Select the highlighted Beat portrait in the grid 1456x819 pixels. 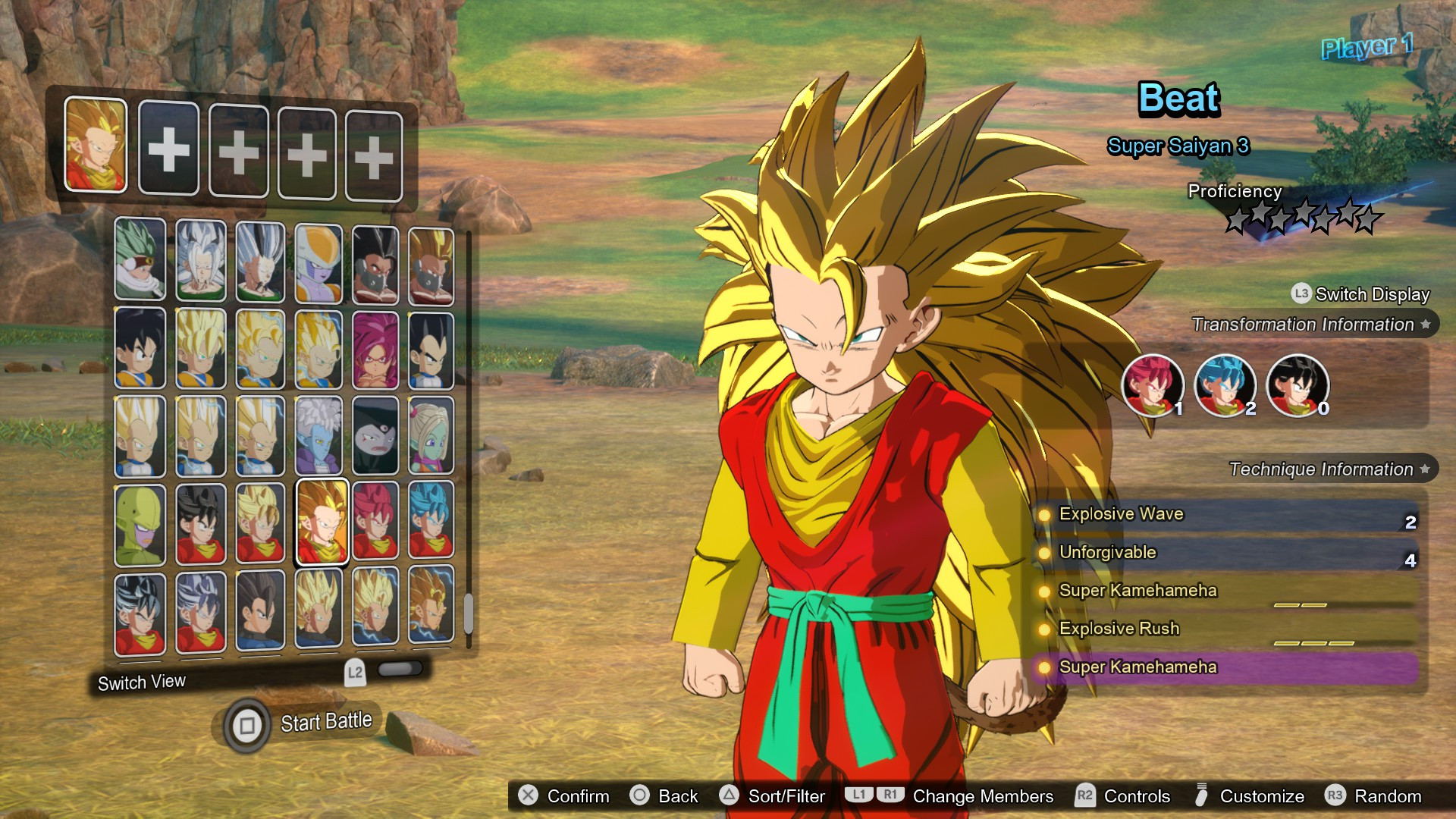(323, 520)
